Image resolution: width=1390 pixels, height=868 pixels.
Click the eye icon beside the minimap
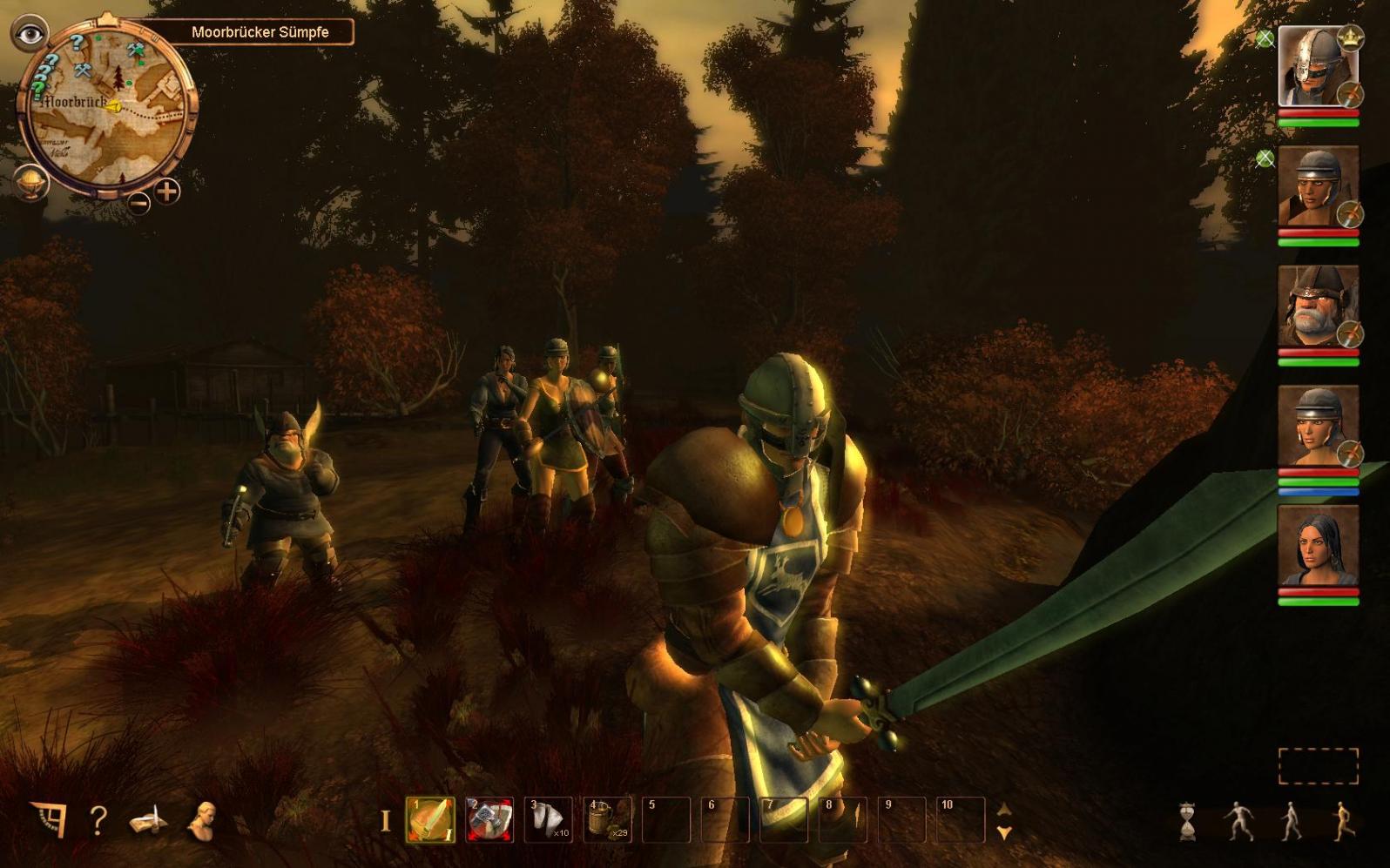29,34
